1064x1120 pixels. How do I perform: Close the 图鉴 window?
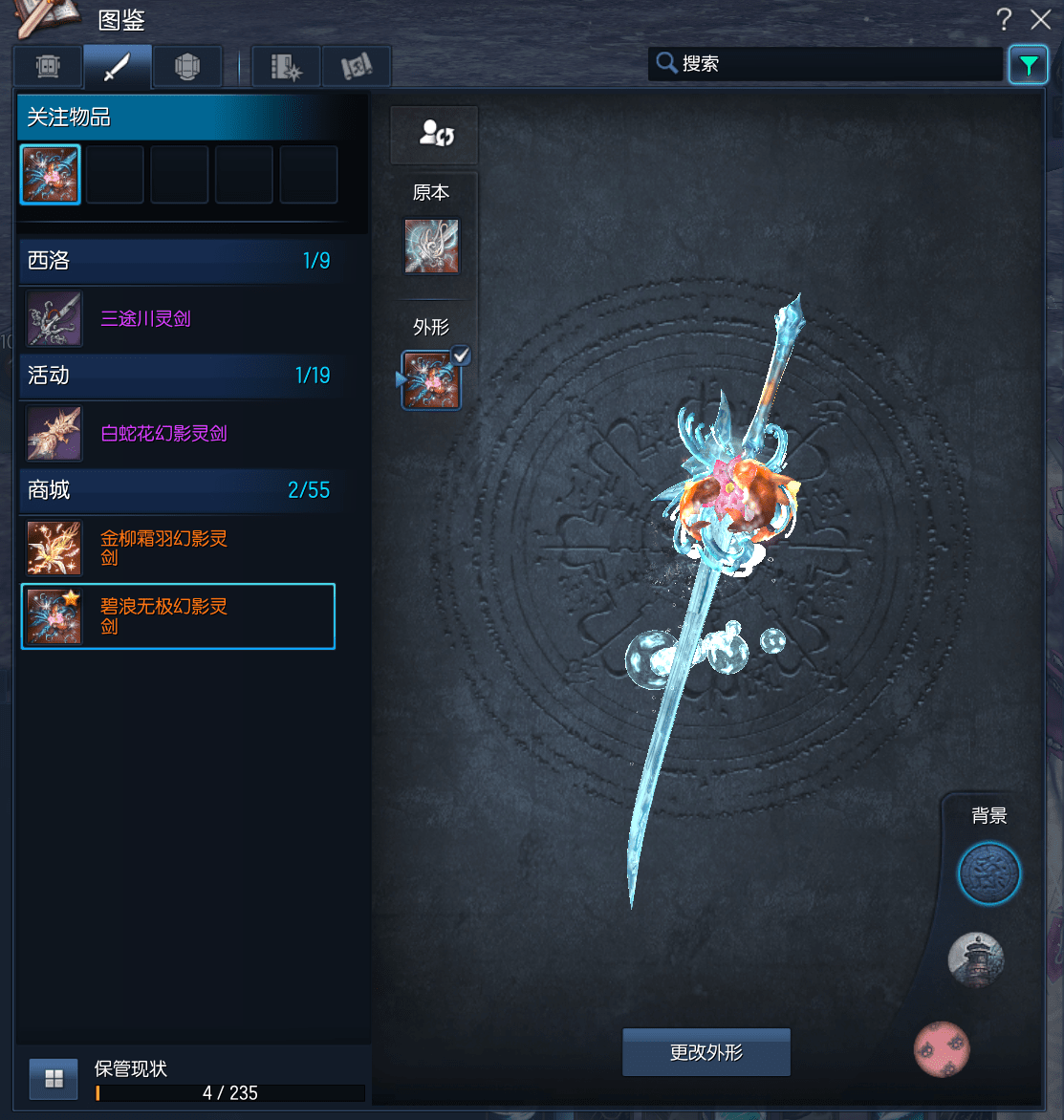click(1041, 19)
